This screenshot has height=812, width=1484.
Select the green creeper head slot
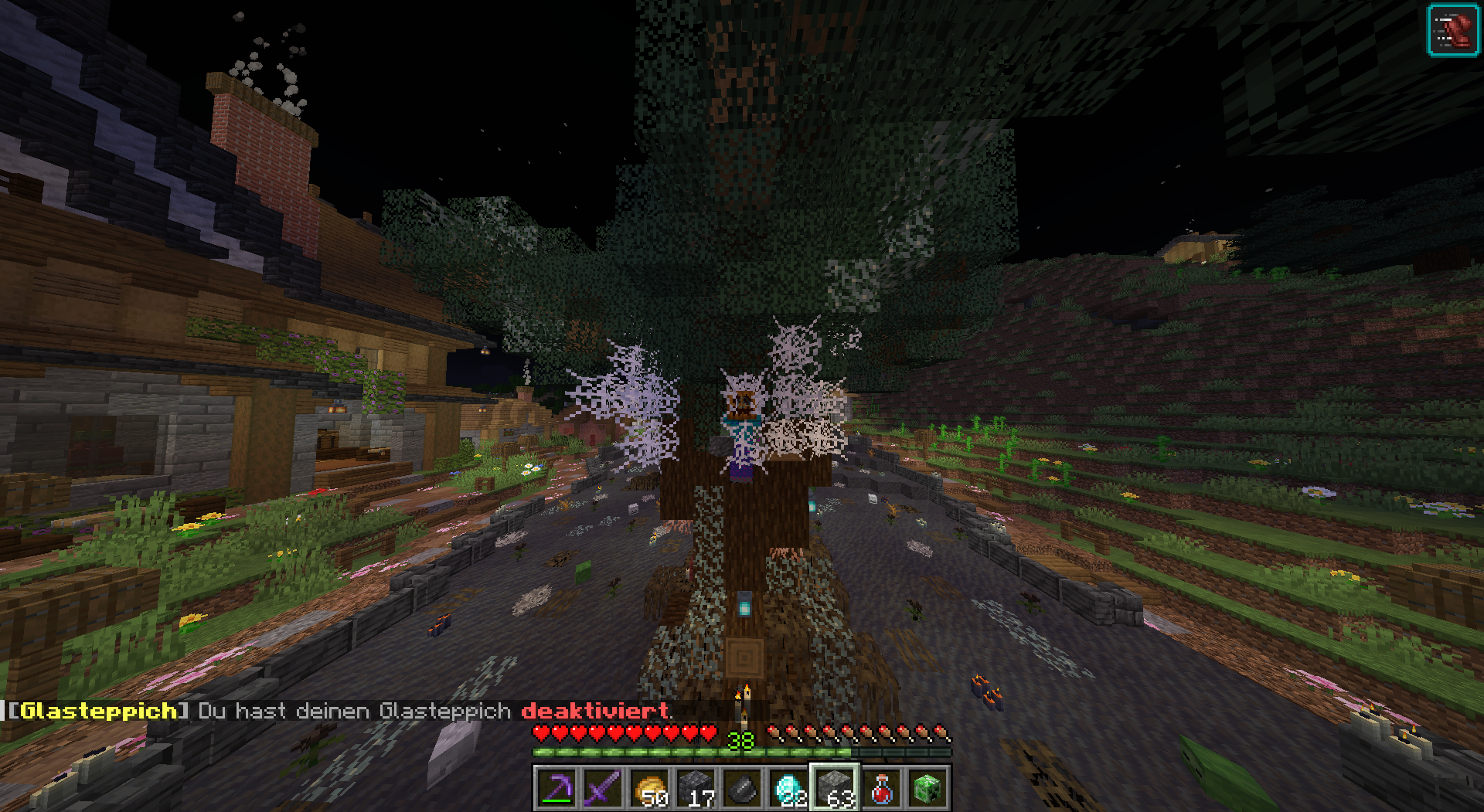(927, 789)
